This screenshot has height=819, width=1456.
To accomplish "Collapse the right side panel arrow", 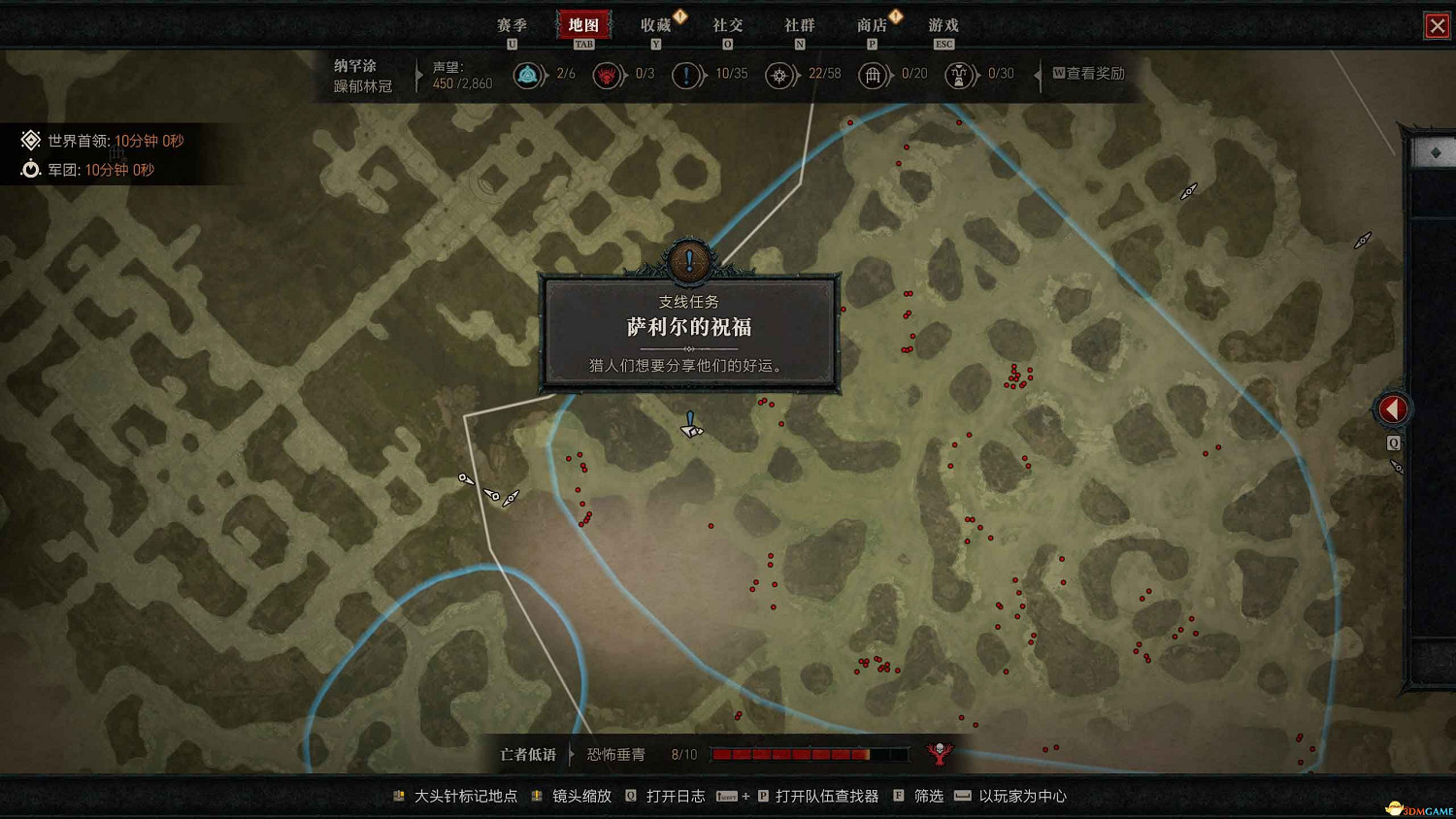I will click(1392, 409).
